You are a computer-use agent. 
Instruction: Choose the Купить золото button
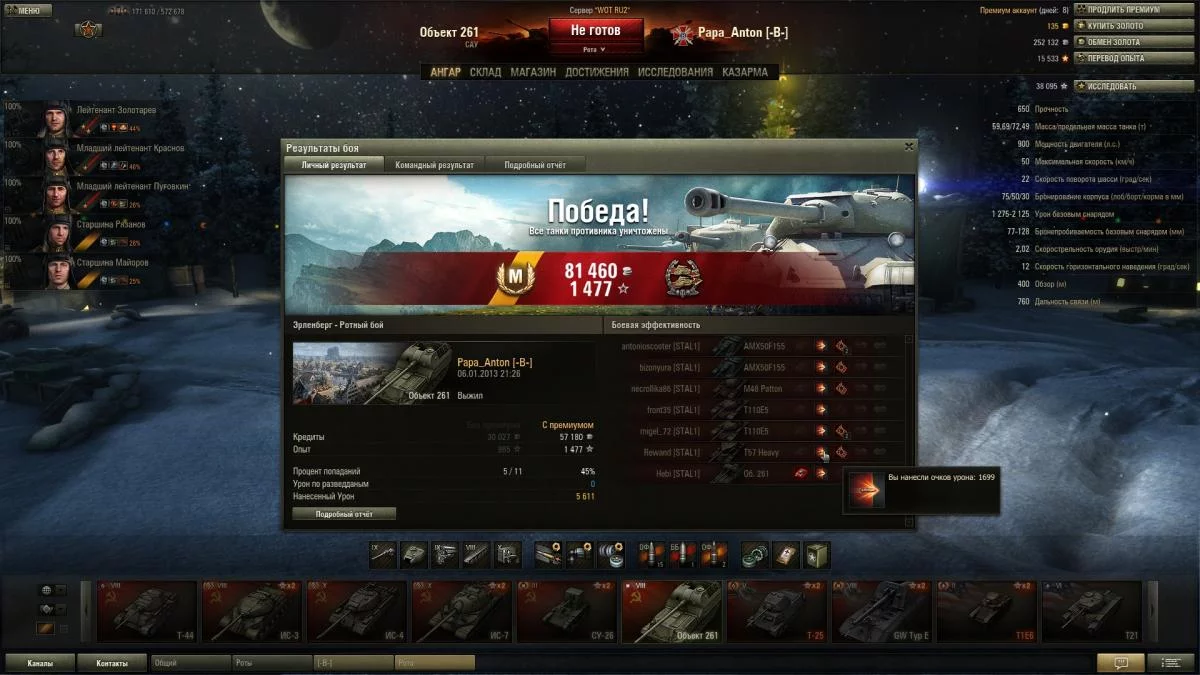[1119, 26]
